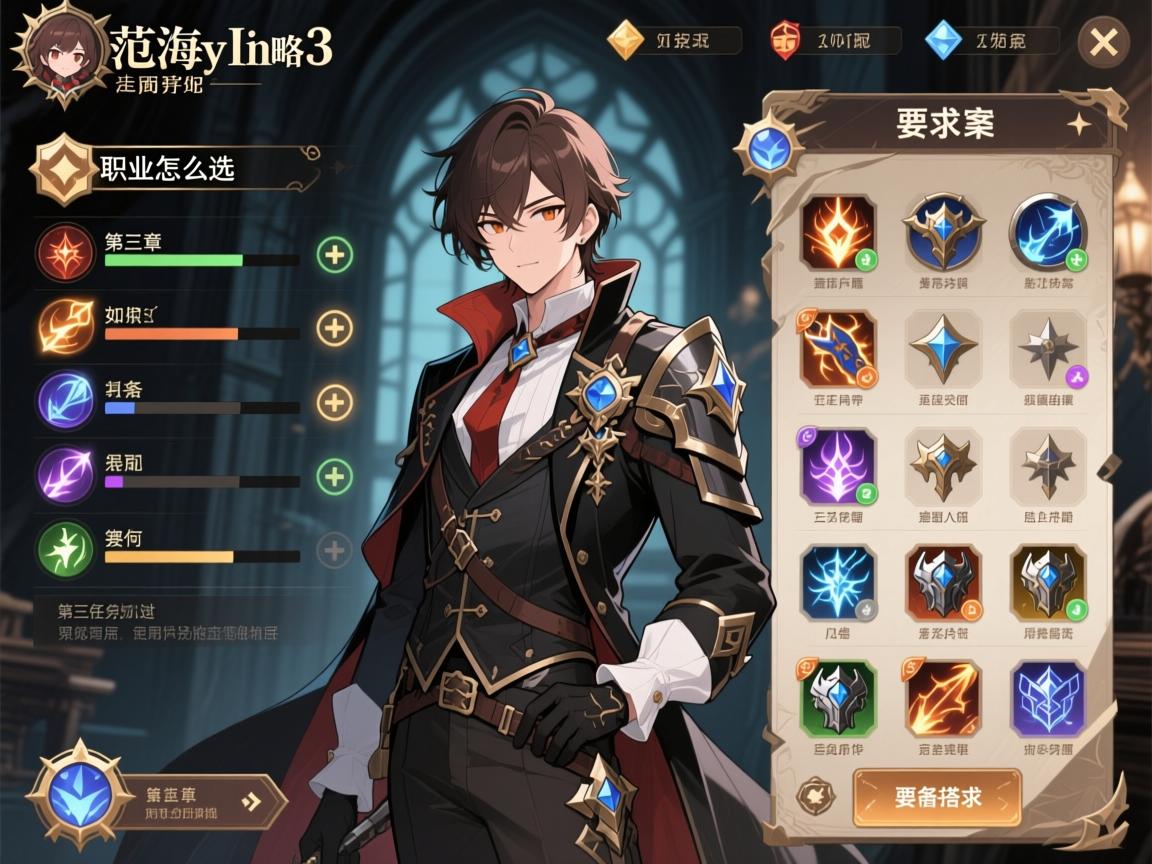Select the green spark class icon

pyautogui.click(x=65, y=548)
